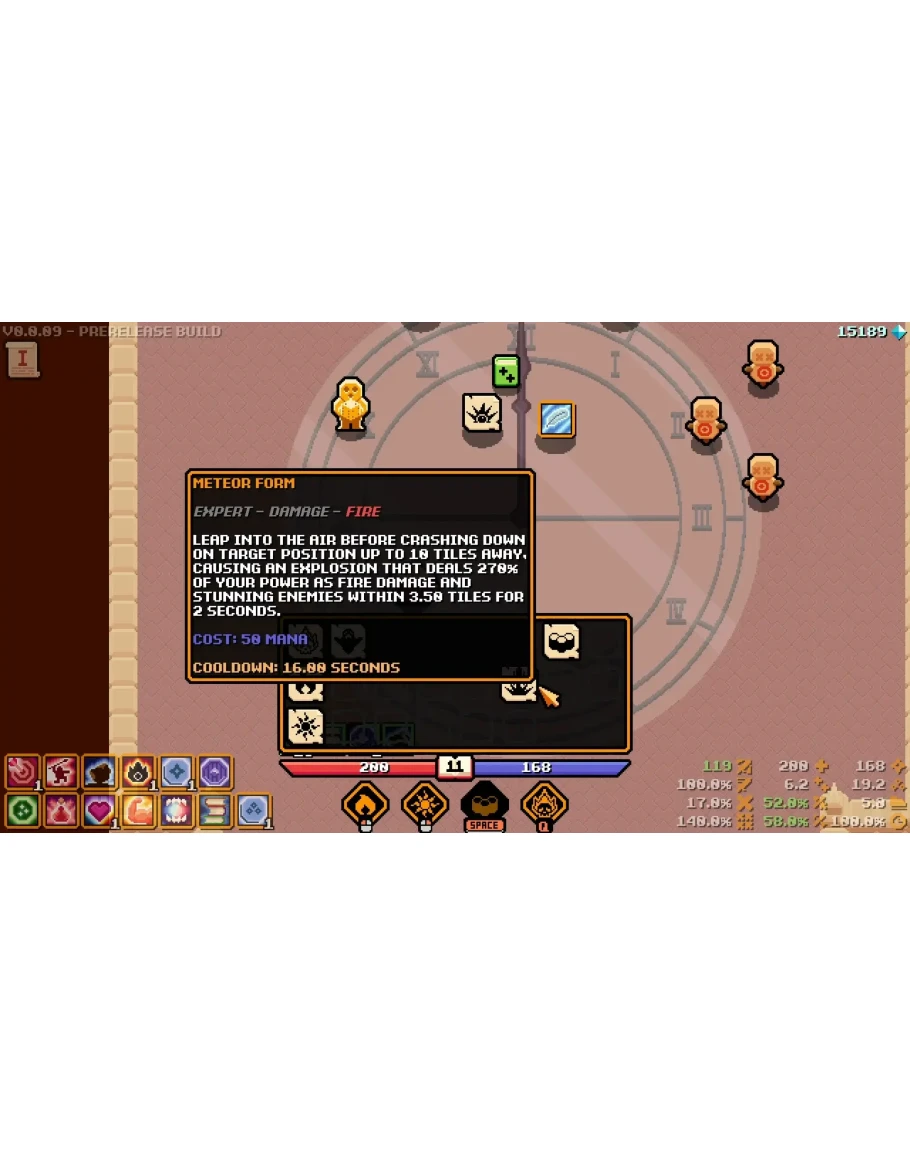This screenshot has height=1155, width=910.
Task: Choose the three-orb scroll in the ability panel
Action: click(562, 640)
